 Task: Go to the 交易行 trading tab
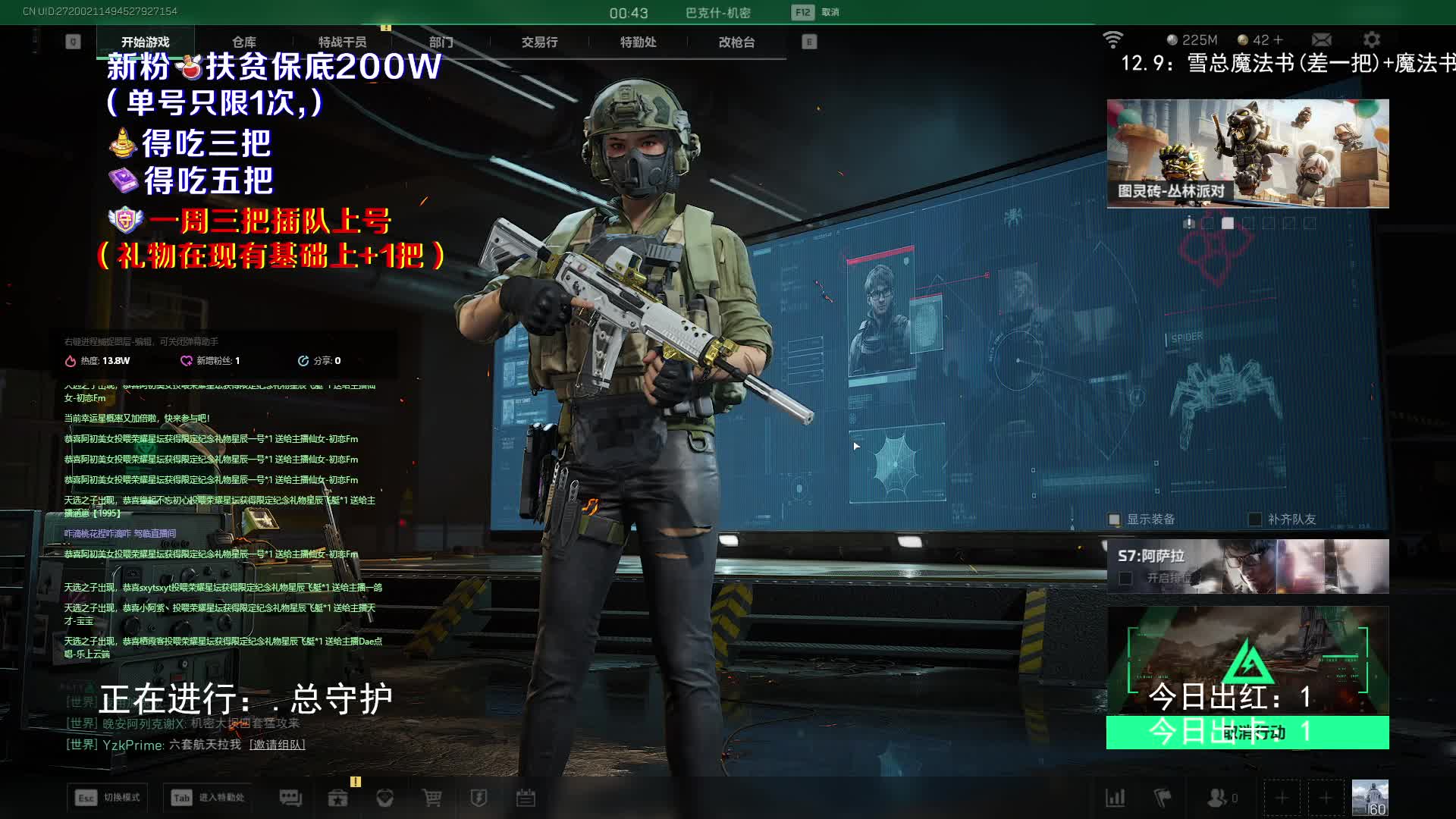tap(539, 42)
